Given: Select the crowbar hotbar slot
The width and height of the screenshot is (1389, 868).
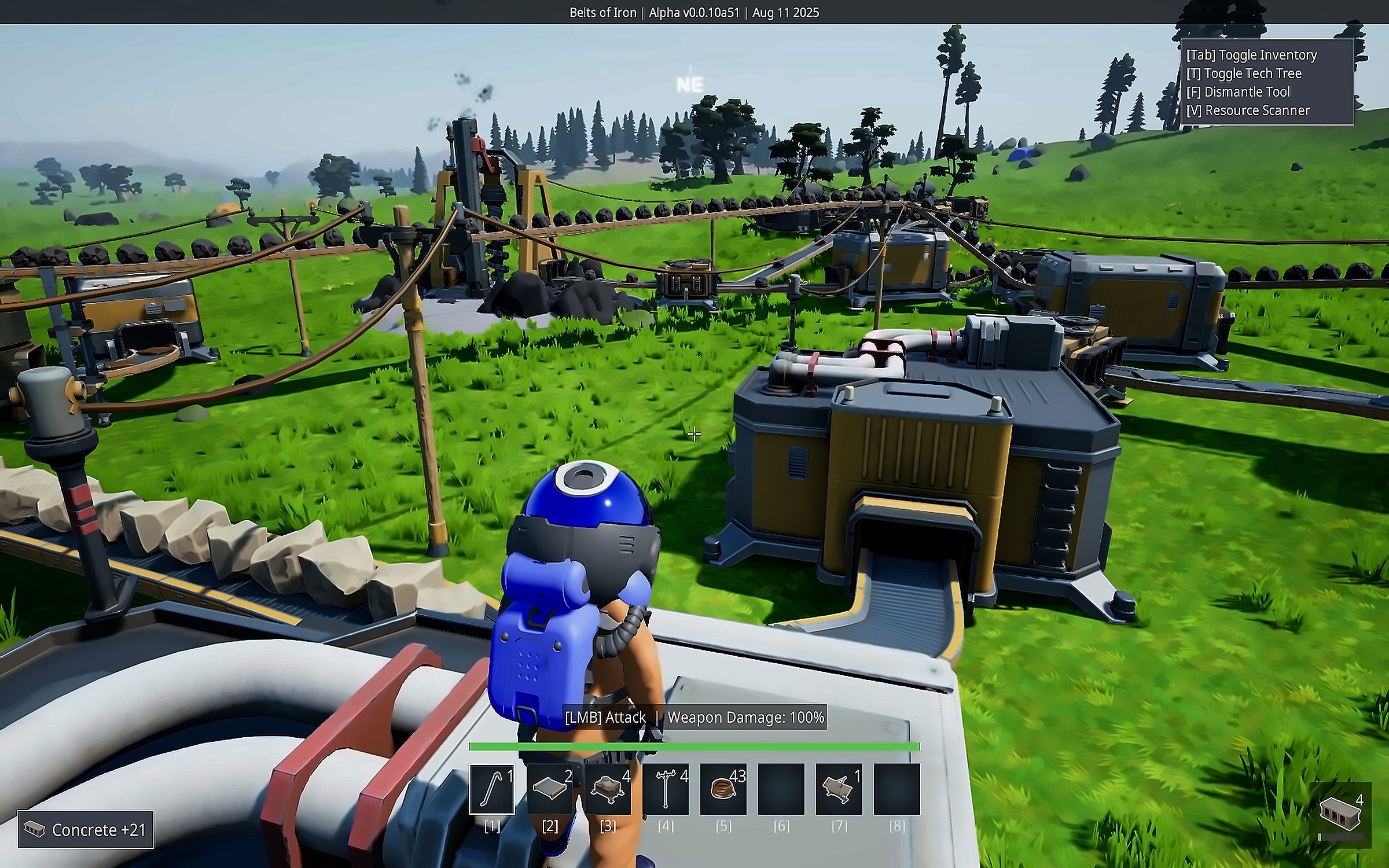Looking at the screenshot, I should click(491, 789).
